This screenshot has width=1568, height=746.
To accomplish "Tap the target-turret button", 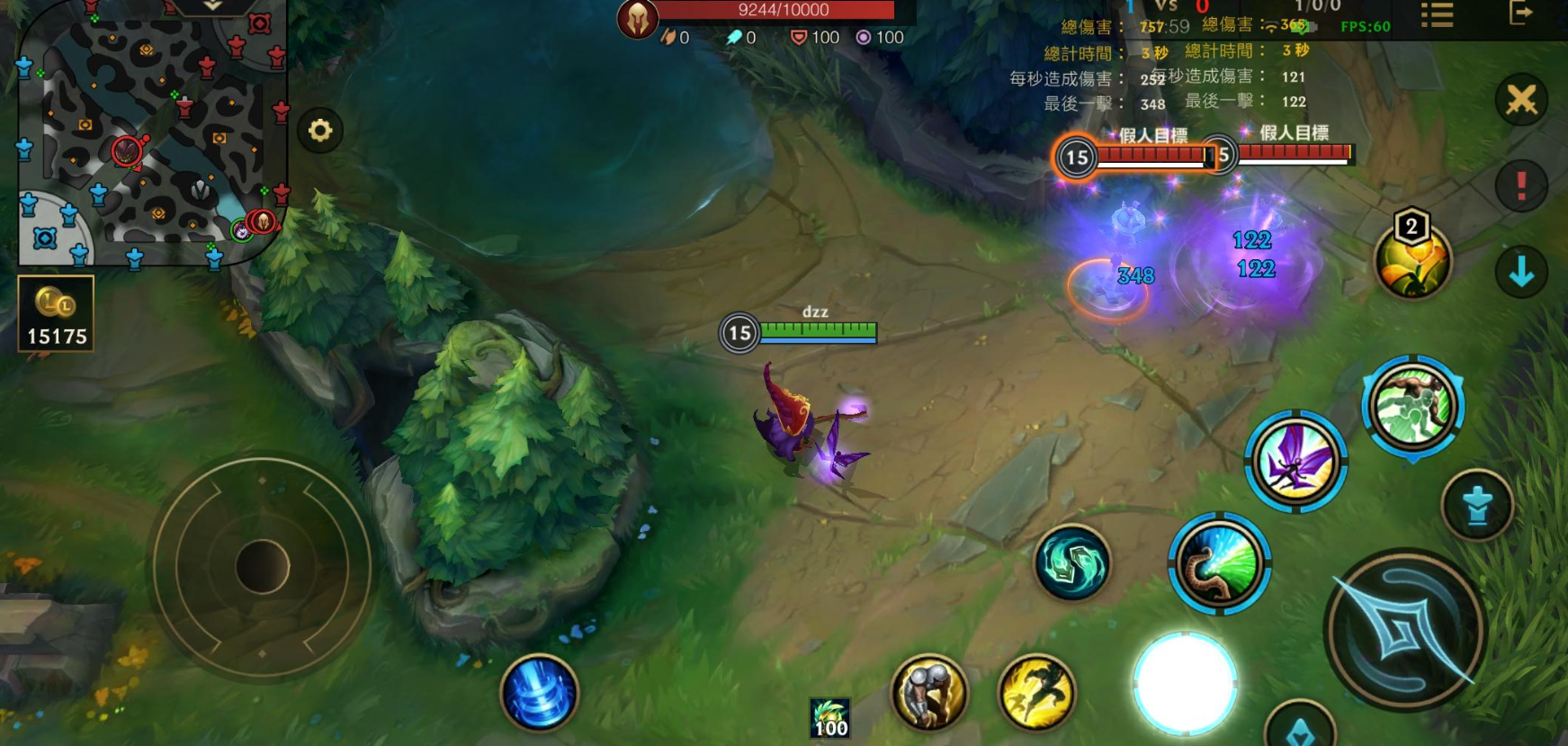I will (x=1476, y=506).
